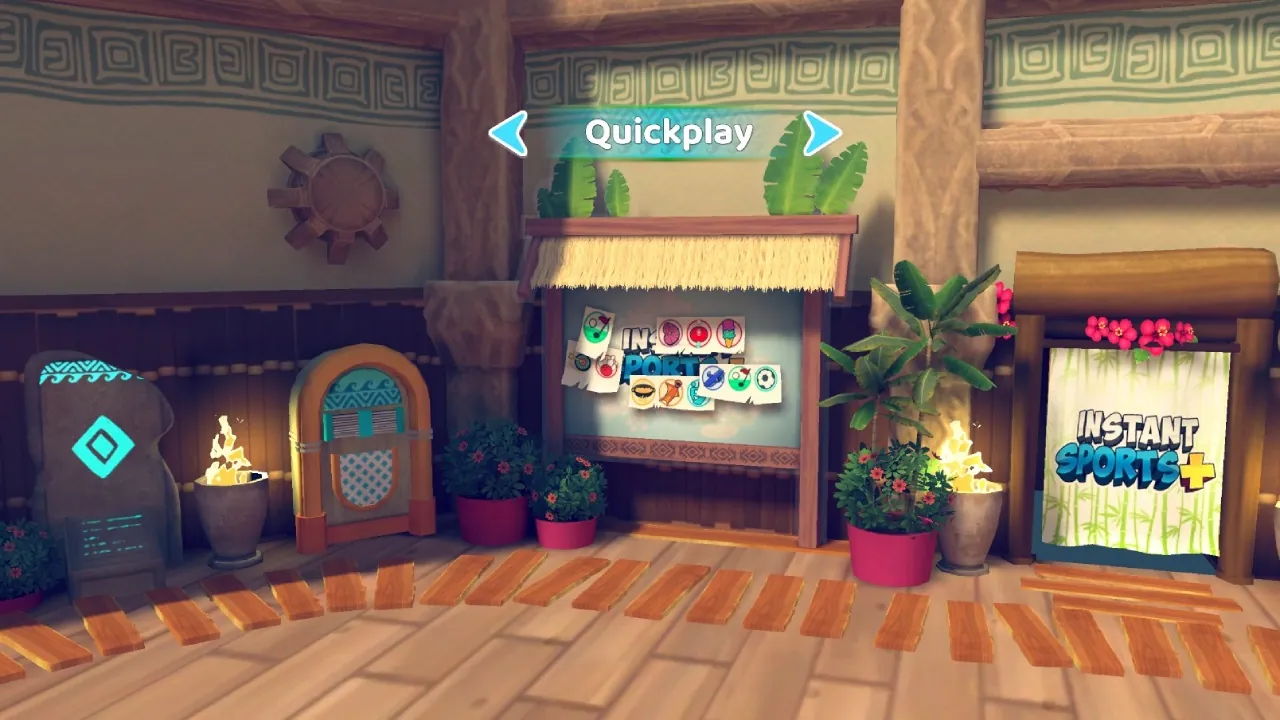The height and width of the screenshot is (720, 1280).
Task: Select the golf minigame sticker
Action: click(x=596, y=328)
